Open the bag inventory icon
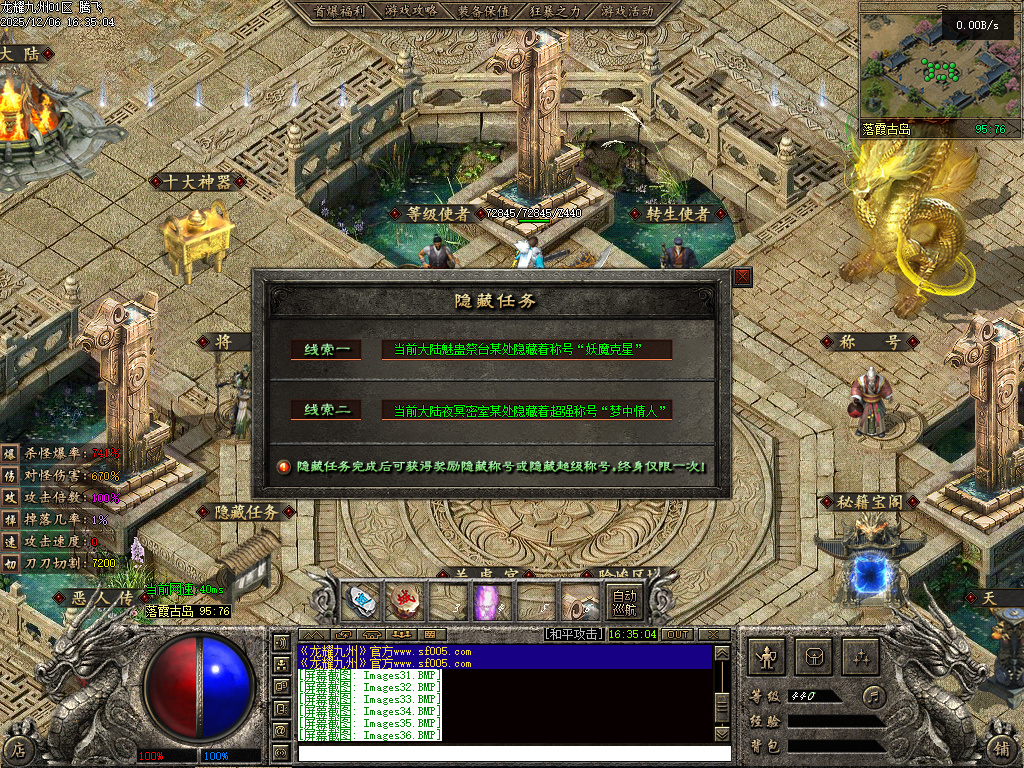 click(x=814, y=657)
